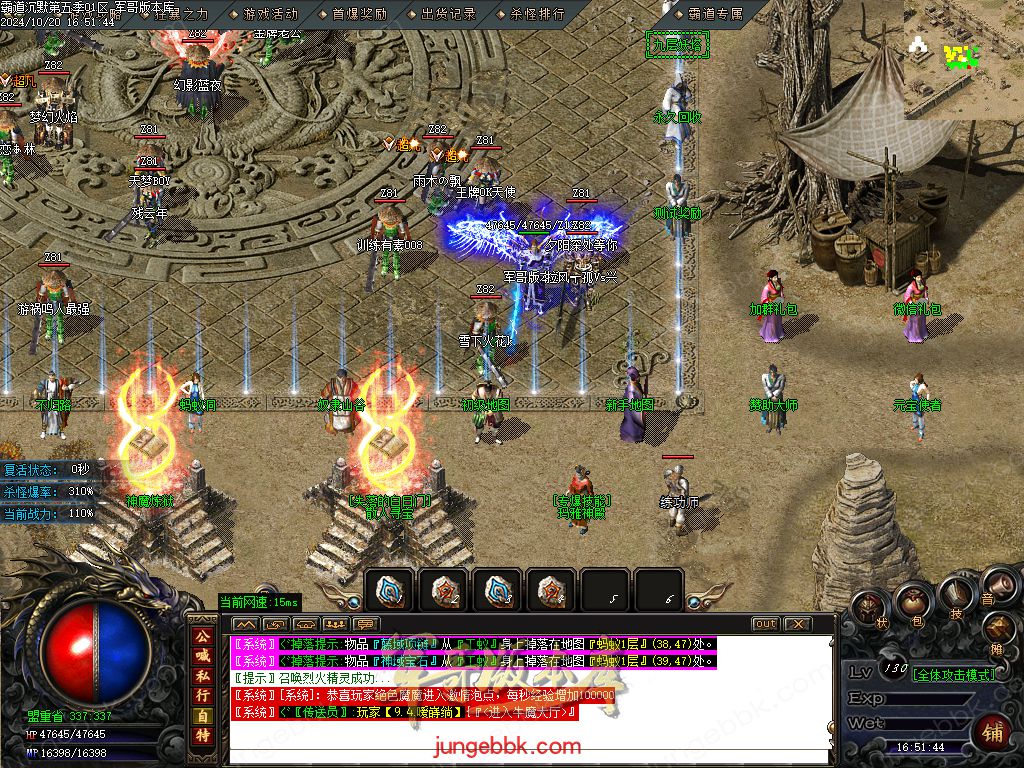Viewport: 1024px width, 768px height.
Task: Click the minimap in the corner
Action: coord(964,59)
